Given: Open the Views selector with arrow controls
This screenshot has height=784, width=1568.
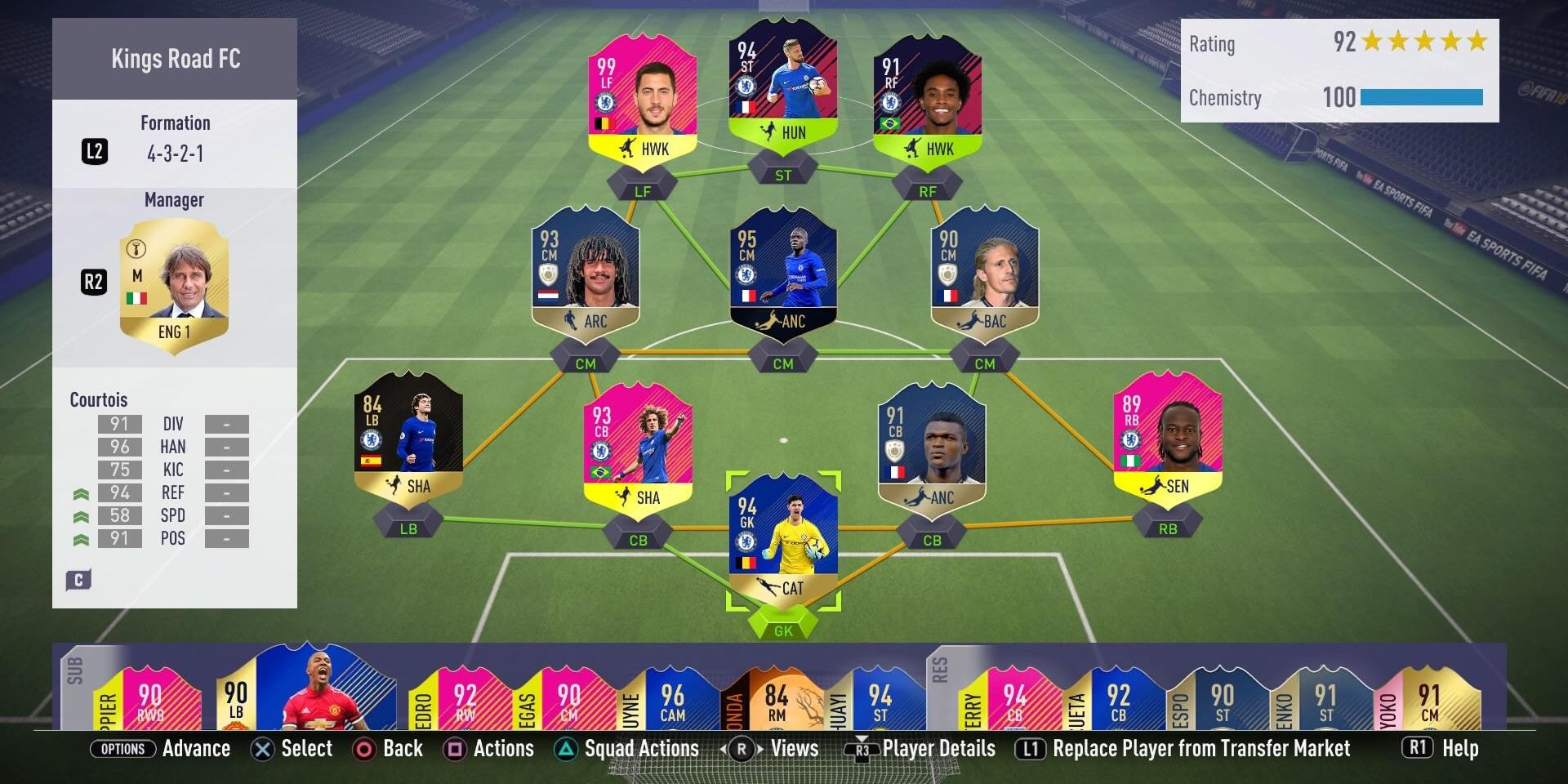Looking at the screenshot, I should click(x=741, y=748).
